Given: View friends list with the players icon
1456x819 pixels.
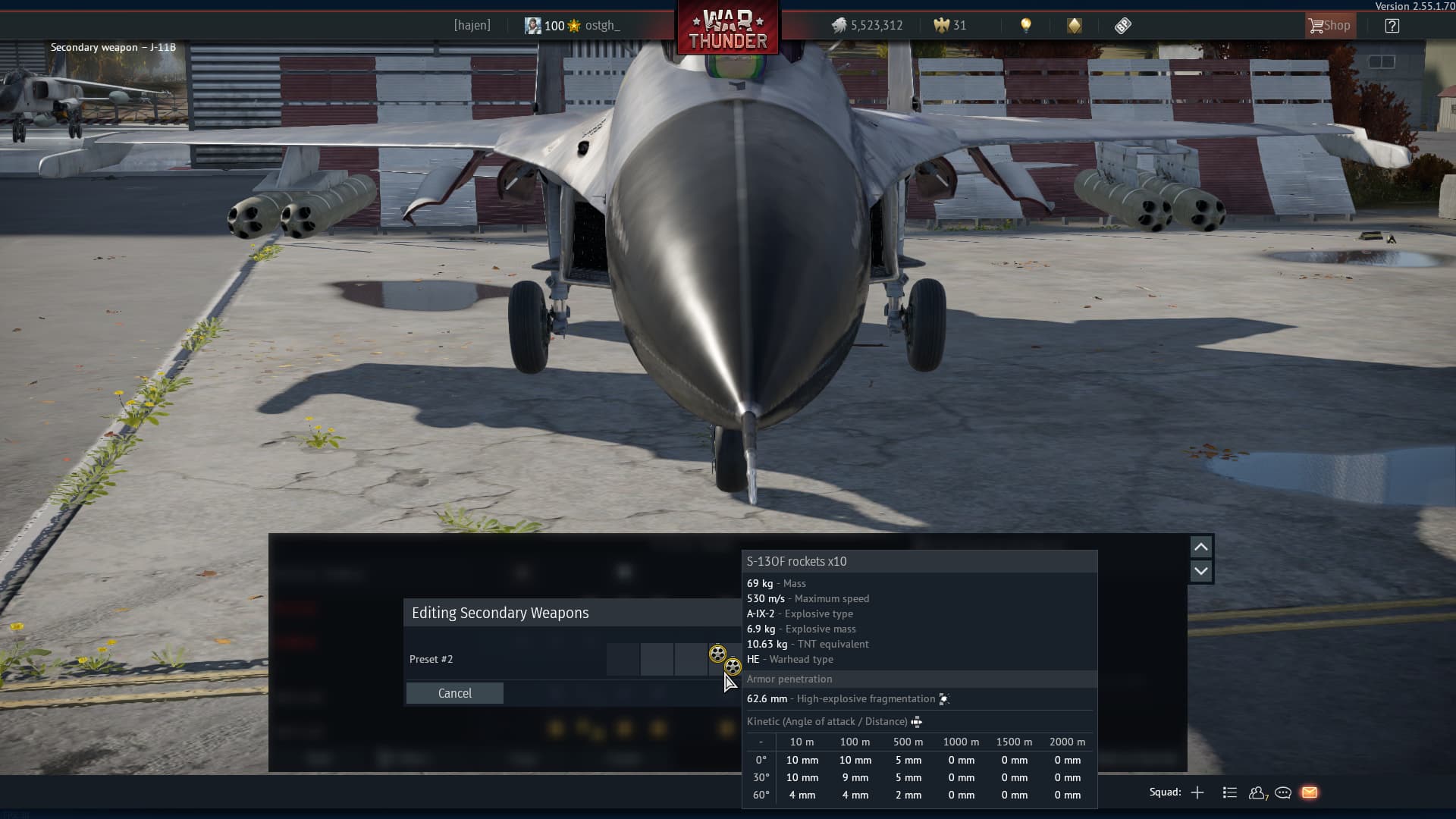Looking at the screenshot, I should [x=1257, y=792].
